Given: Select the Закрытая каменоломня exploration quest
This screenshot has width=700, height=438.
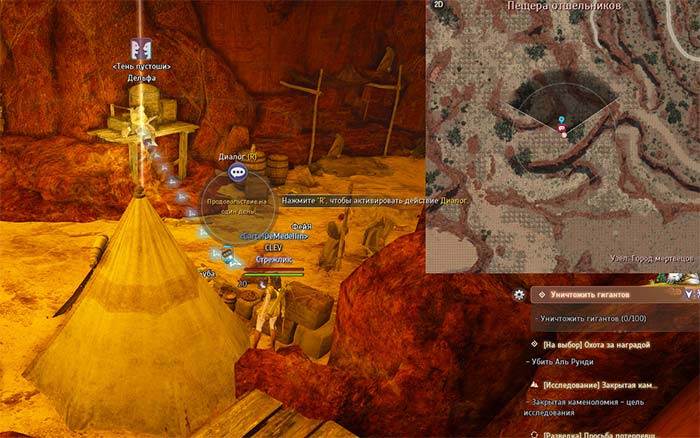Looking at the screenshot, I should (x=600, y=384).
